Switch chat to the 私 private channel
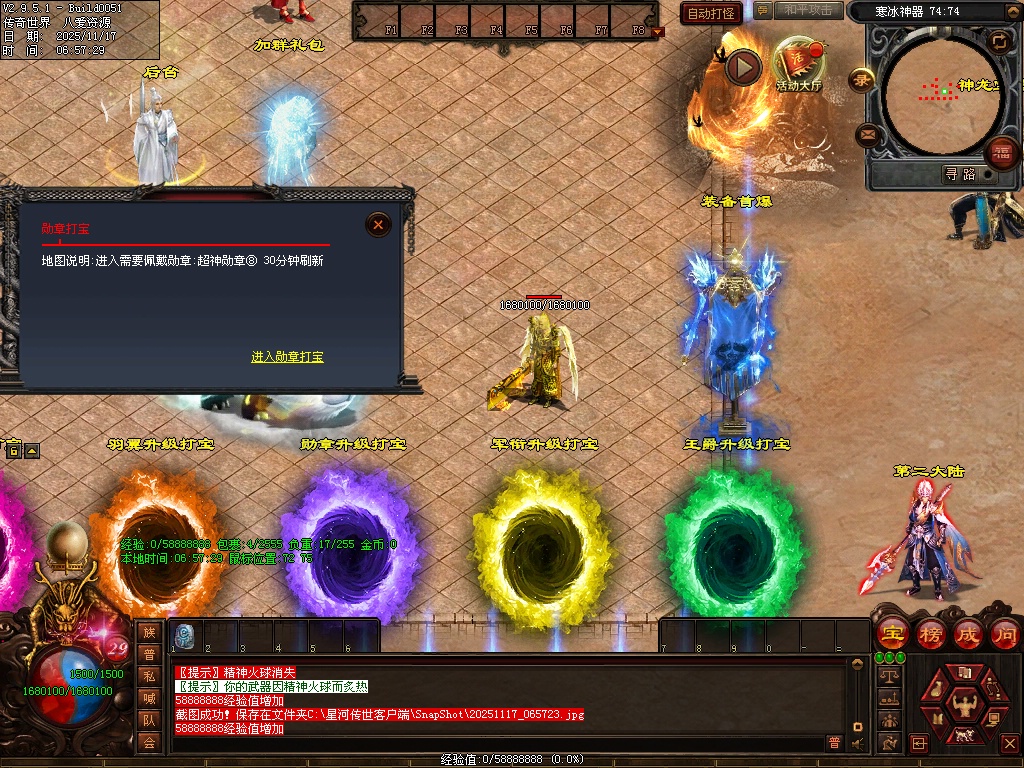The width and height of the screenshot is (1024, 768). point(149,676)
